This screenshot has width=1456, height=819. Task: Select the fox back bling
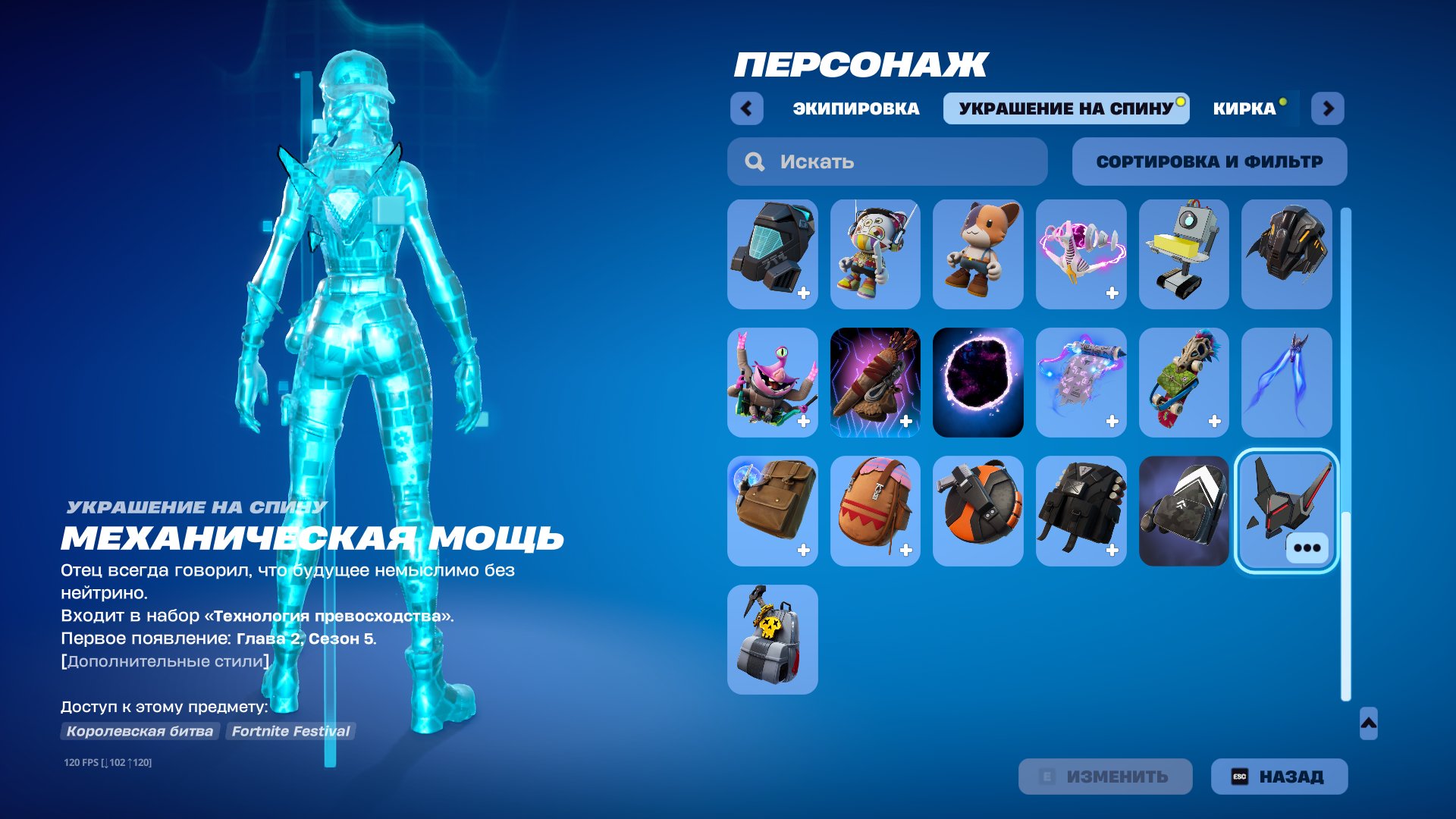977,254
